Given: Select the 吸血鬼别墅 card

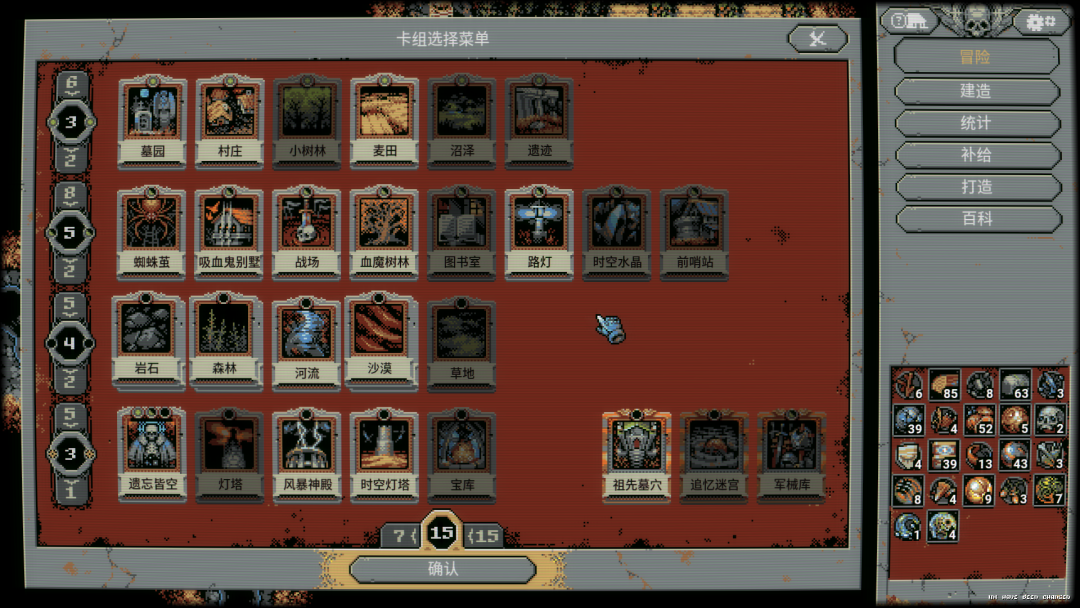Looking at the screenshot, I should (230, 231).
